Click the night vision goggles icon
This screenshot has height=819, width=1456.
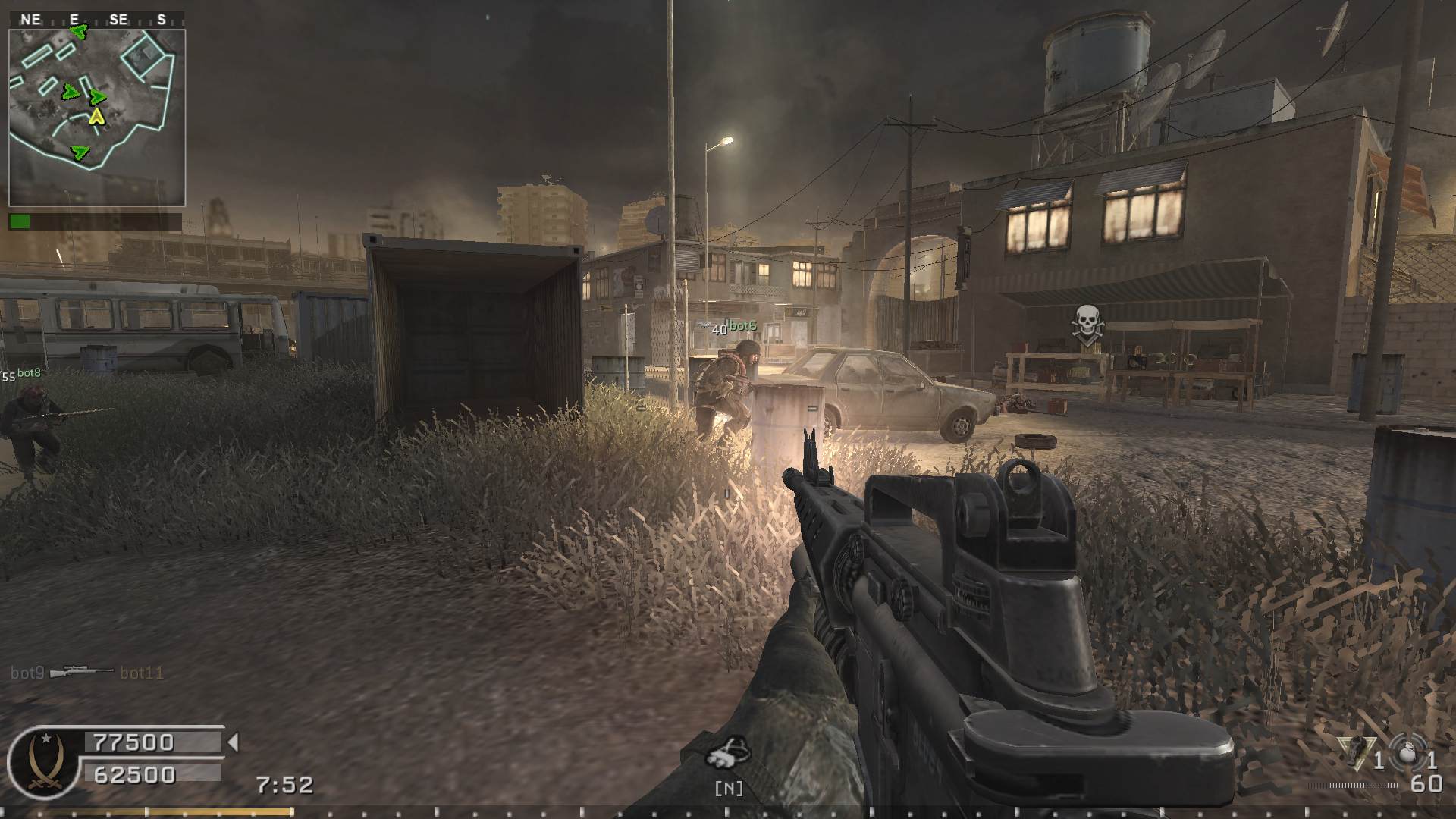click(727, 752)
